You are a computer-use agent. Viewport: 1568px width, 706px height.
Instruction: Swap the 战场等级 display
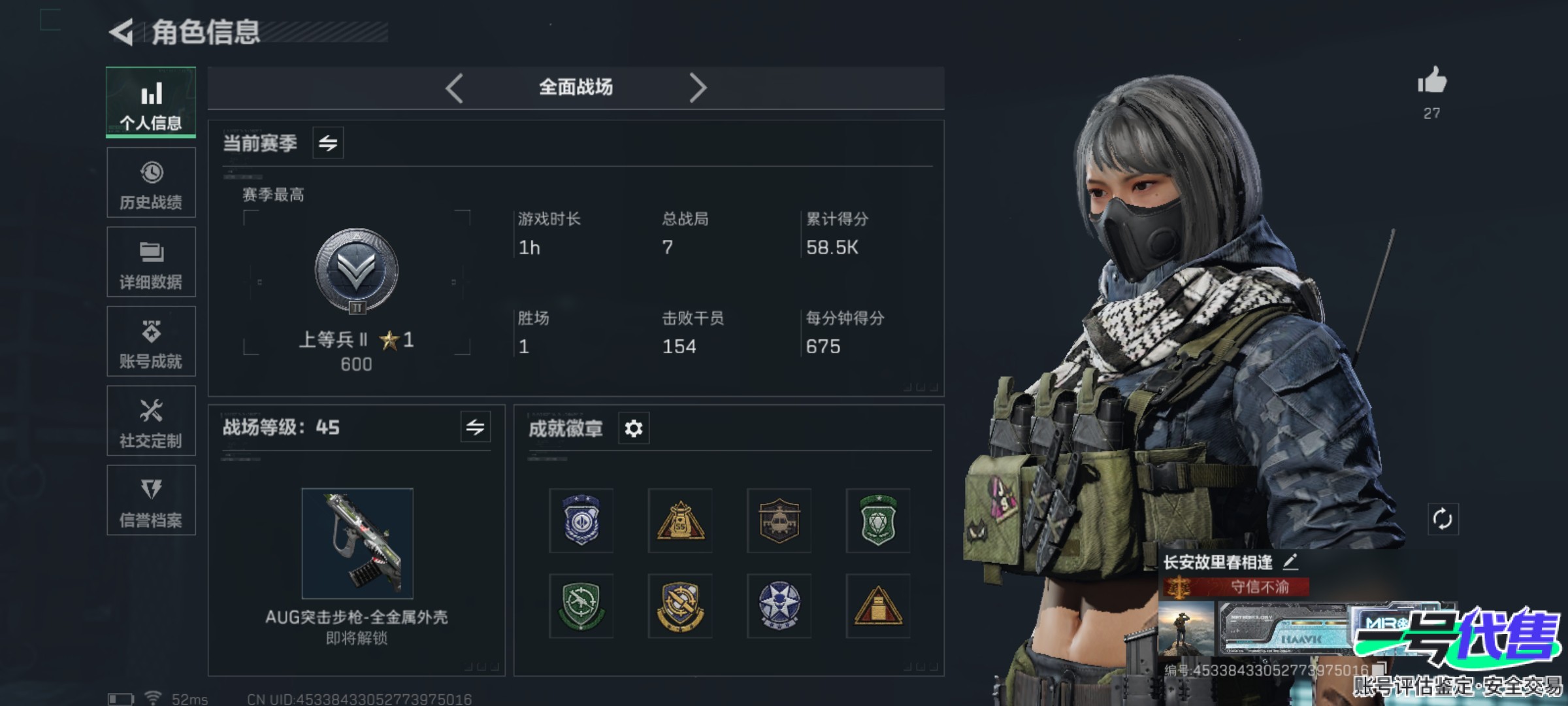pyautogui.click(x=475, y=428)
